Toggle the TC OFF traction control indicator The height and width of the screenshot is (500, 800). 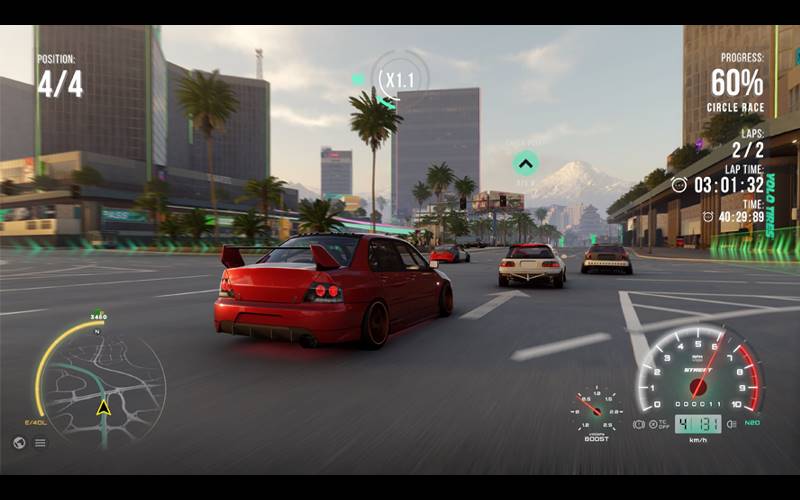point(659,424)
